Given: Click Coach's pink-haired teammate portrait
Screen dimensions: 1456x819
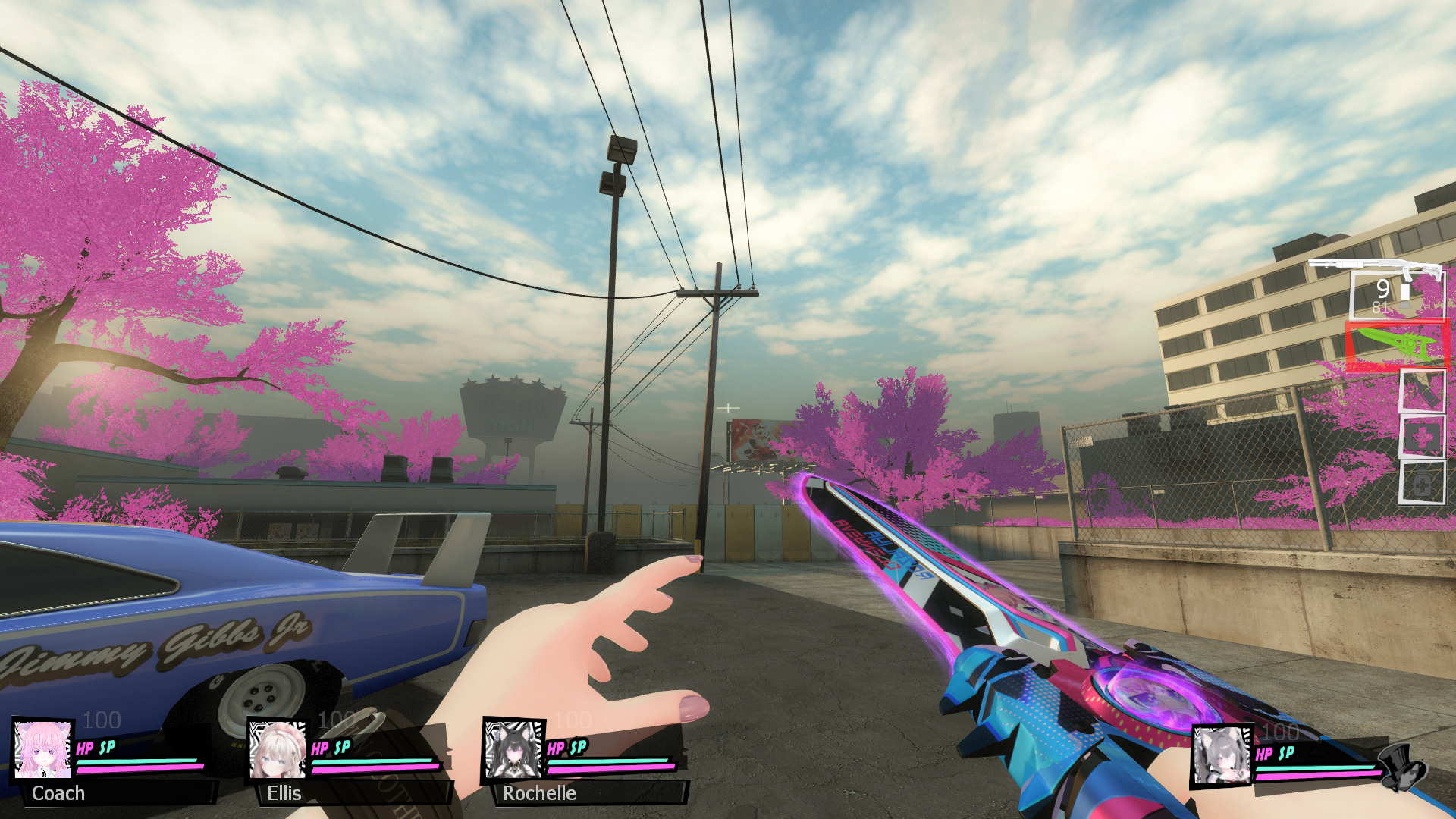Looking at the screenshot, I should pos(43,749).
